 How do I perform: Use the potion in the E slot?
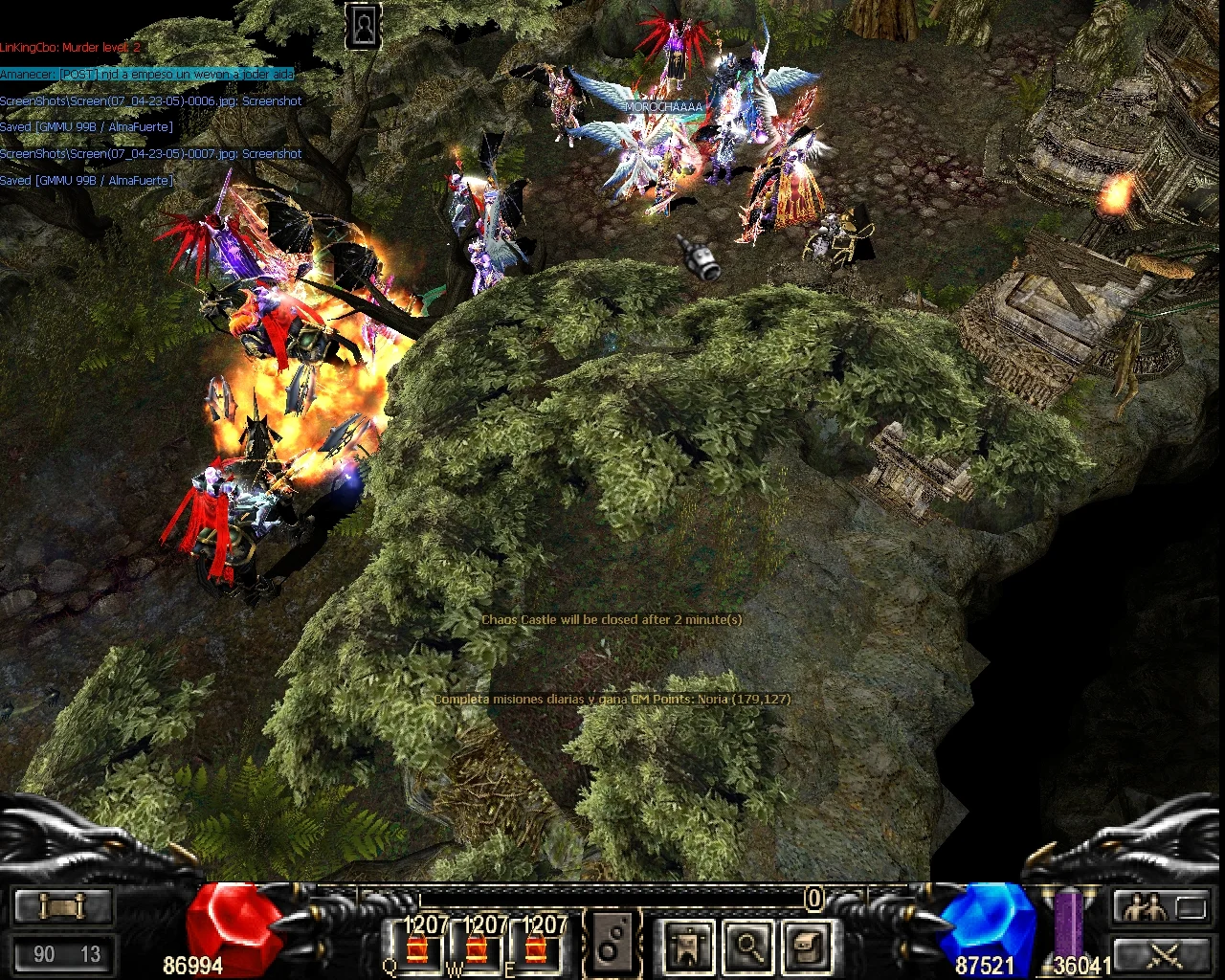pyautogui.click(x=537, y=948)
